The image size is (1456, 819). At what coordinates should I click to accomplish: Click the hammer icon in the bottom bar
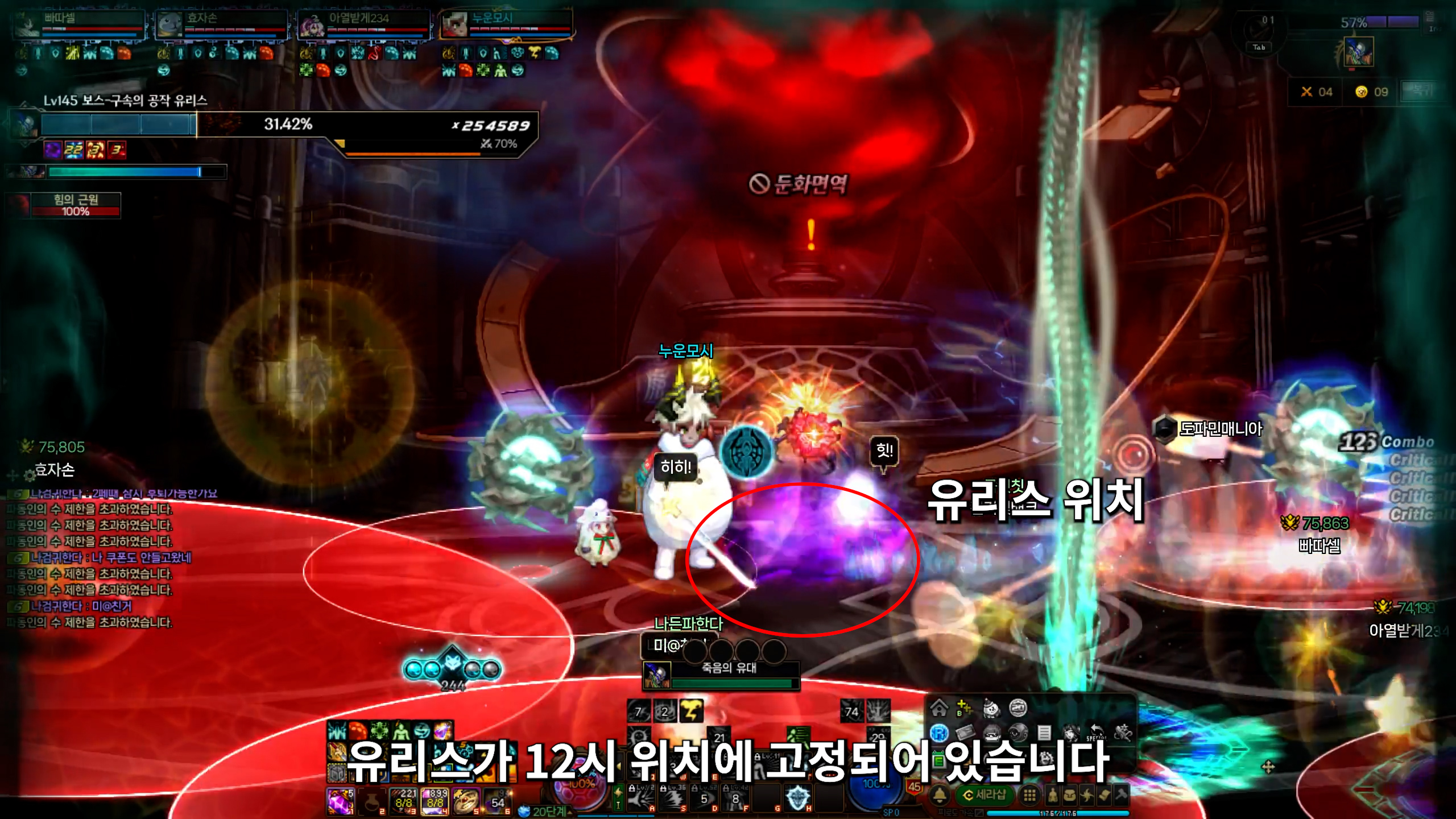(x=1121, y=795)
